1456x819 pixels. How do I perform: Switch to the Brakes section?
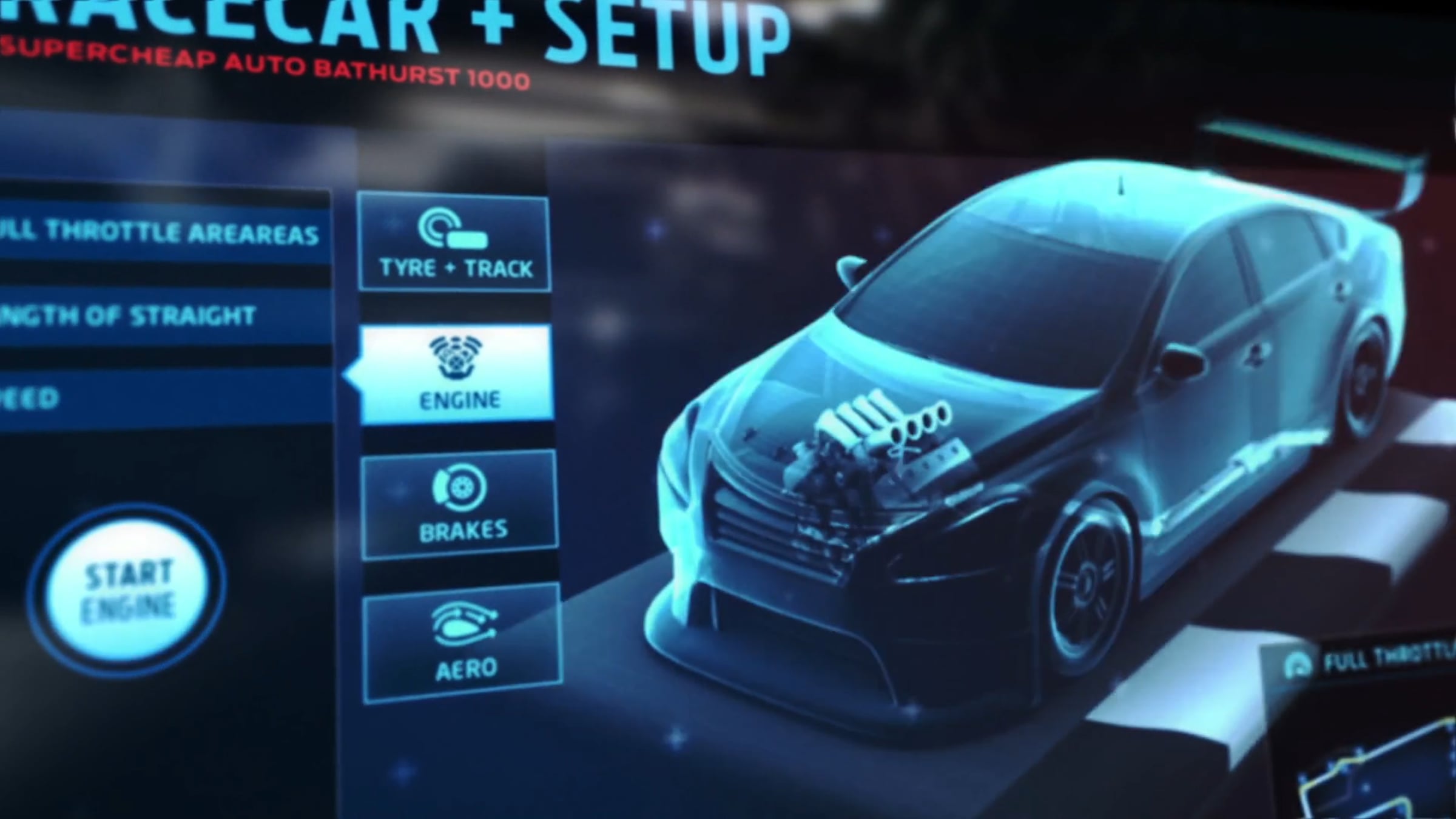(460, 505)
